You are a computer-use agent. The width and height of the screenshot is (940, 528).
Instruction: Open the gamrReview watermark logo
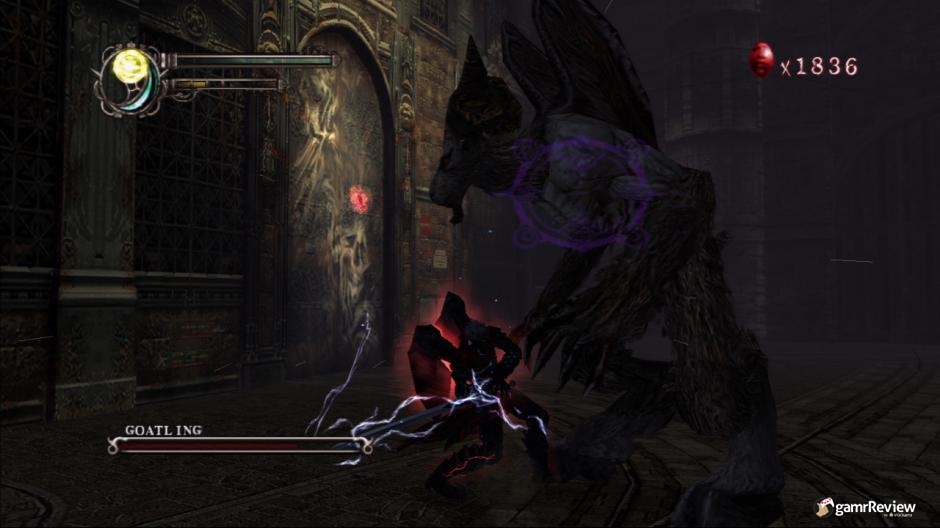[x=864, y=508]
